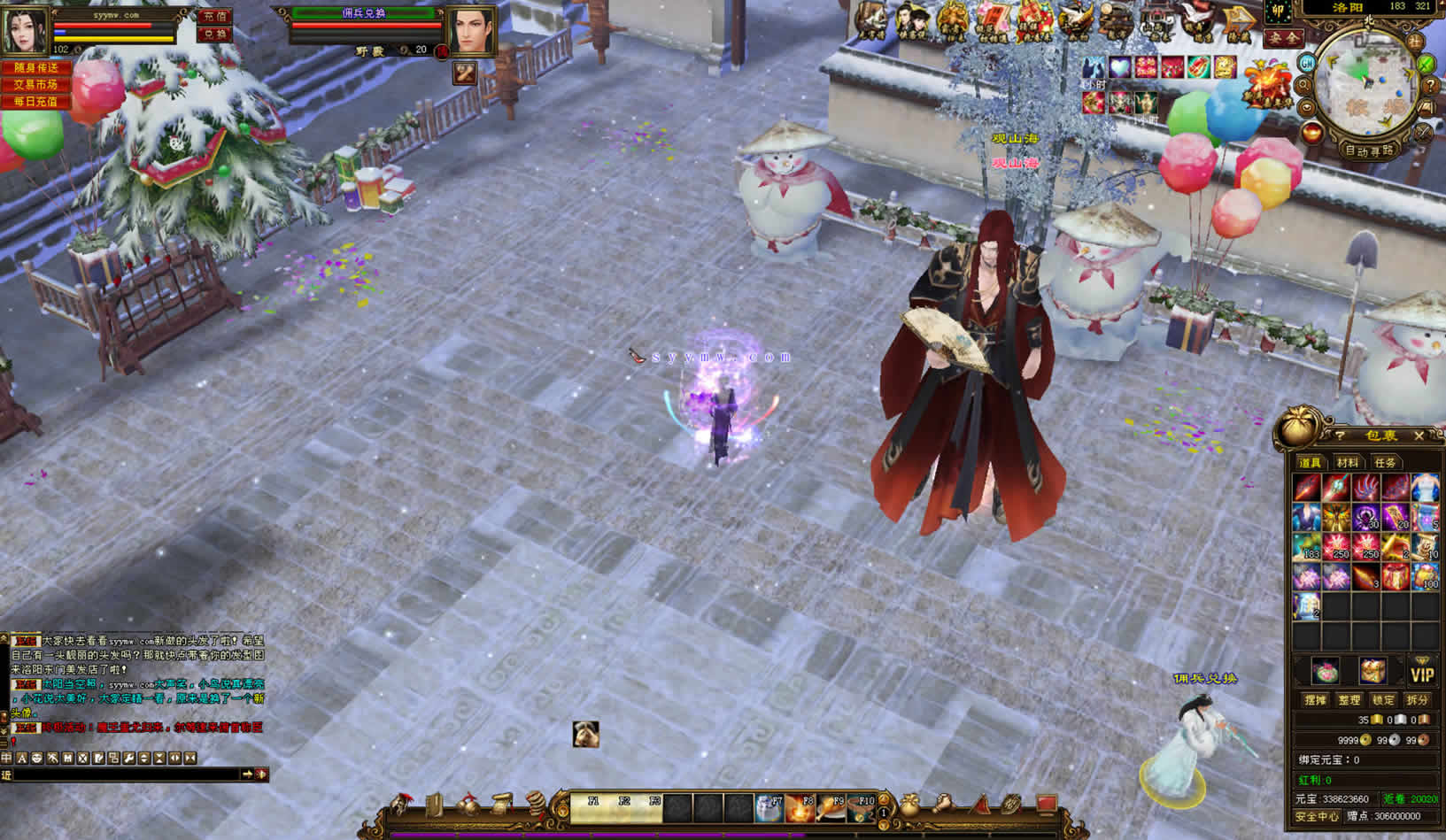Open the 安全中心 security center
Image resolution: width=1446 pixels, height=840 pixels.
tap(1317, 816)
